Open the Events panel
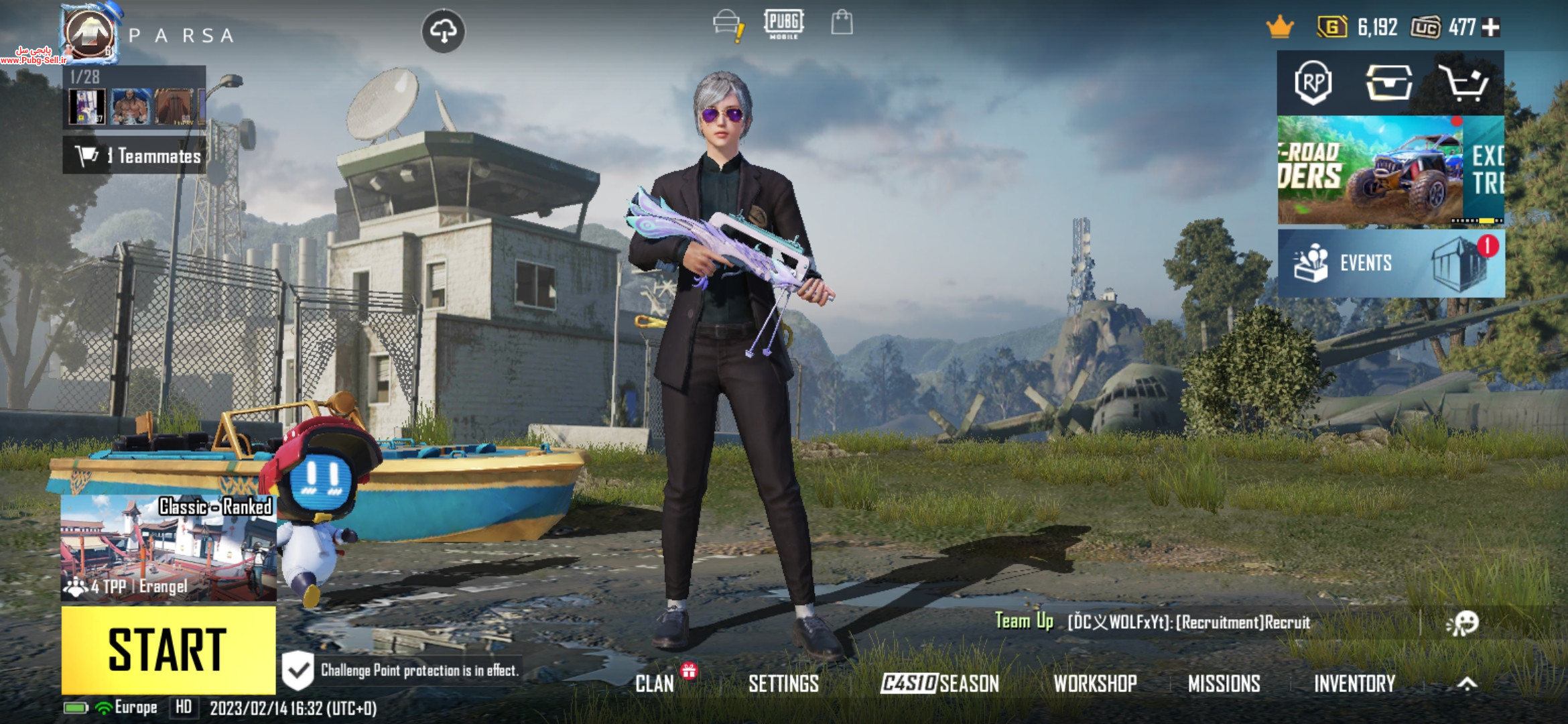 [x=1390, y=263]
